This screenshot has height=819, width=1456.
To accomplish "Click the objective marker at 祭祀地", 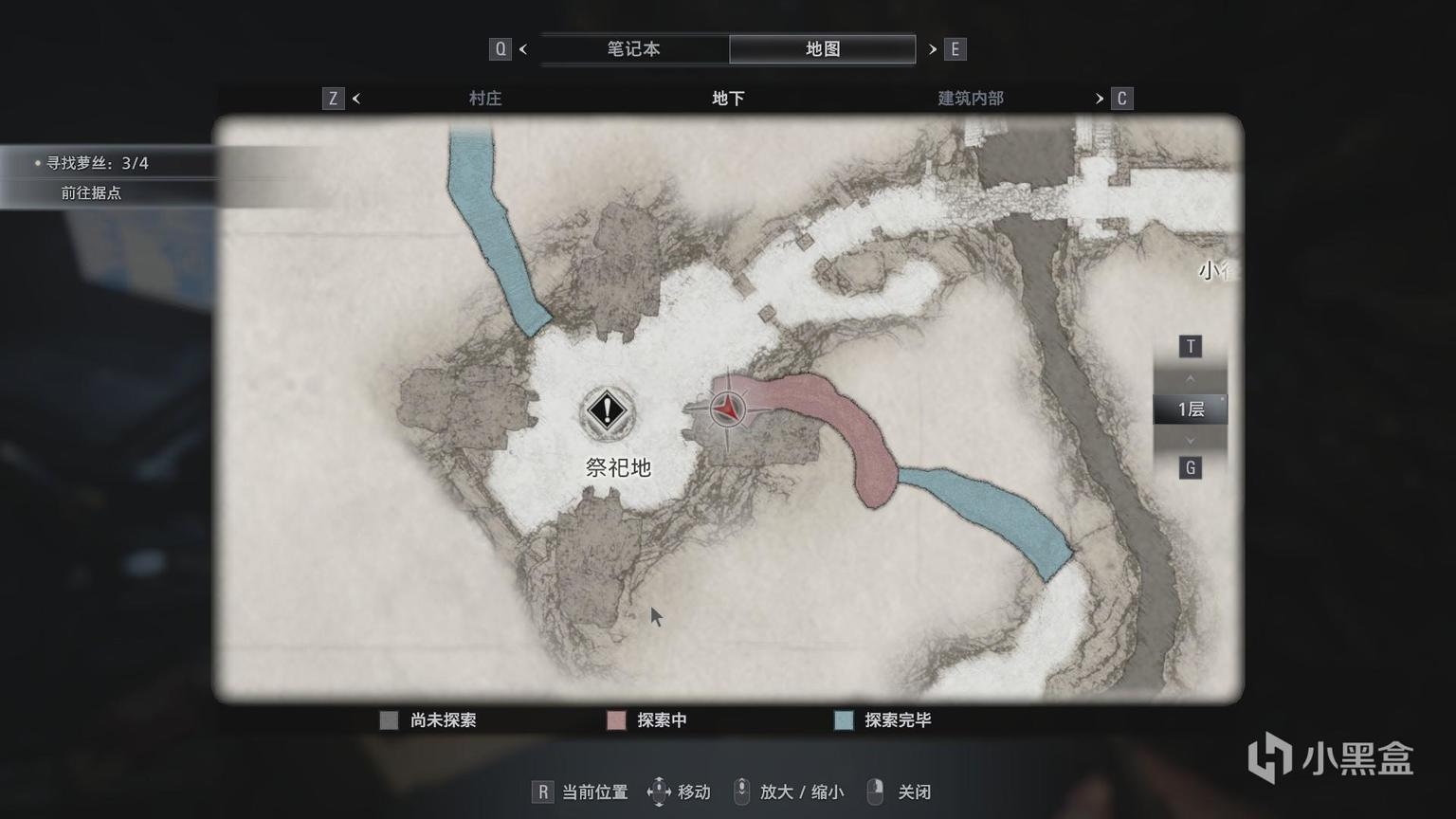I will 607,411.
